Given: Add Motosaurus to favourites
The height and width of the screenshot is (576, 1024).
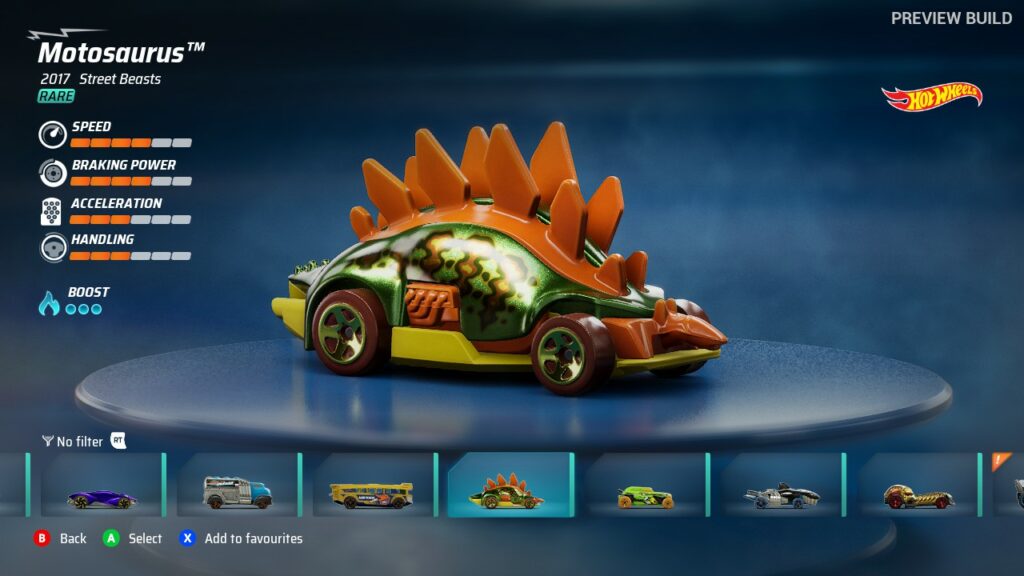Looking at the screenshot, I should click(x=241, y=538).
